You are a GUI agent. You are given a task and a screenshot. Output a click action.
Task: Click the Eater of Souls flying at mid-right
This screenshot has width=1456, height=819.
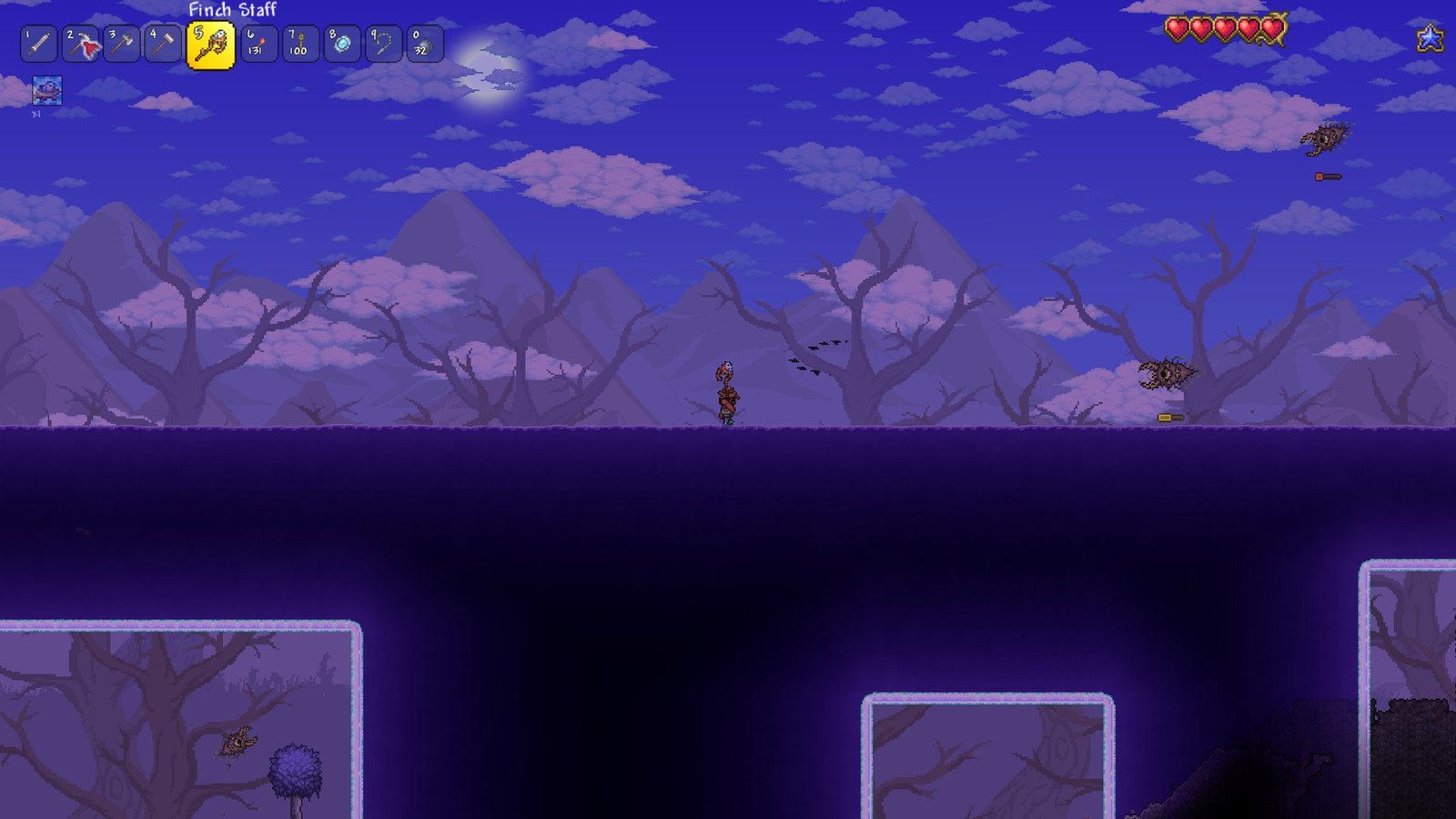(x=1168, y=373)
